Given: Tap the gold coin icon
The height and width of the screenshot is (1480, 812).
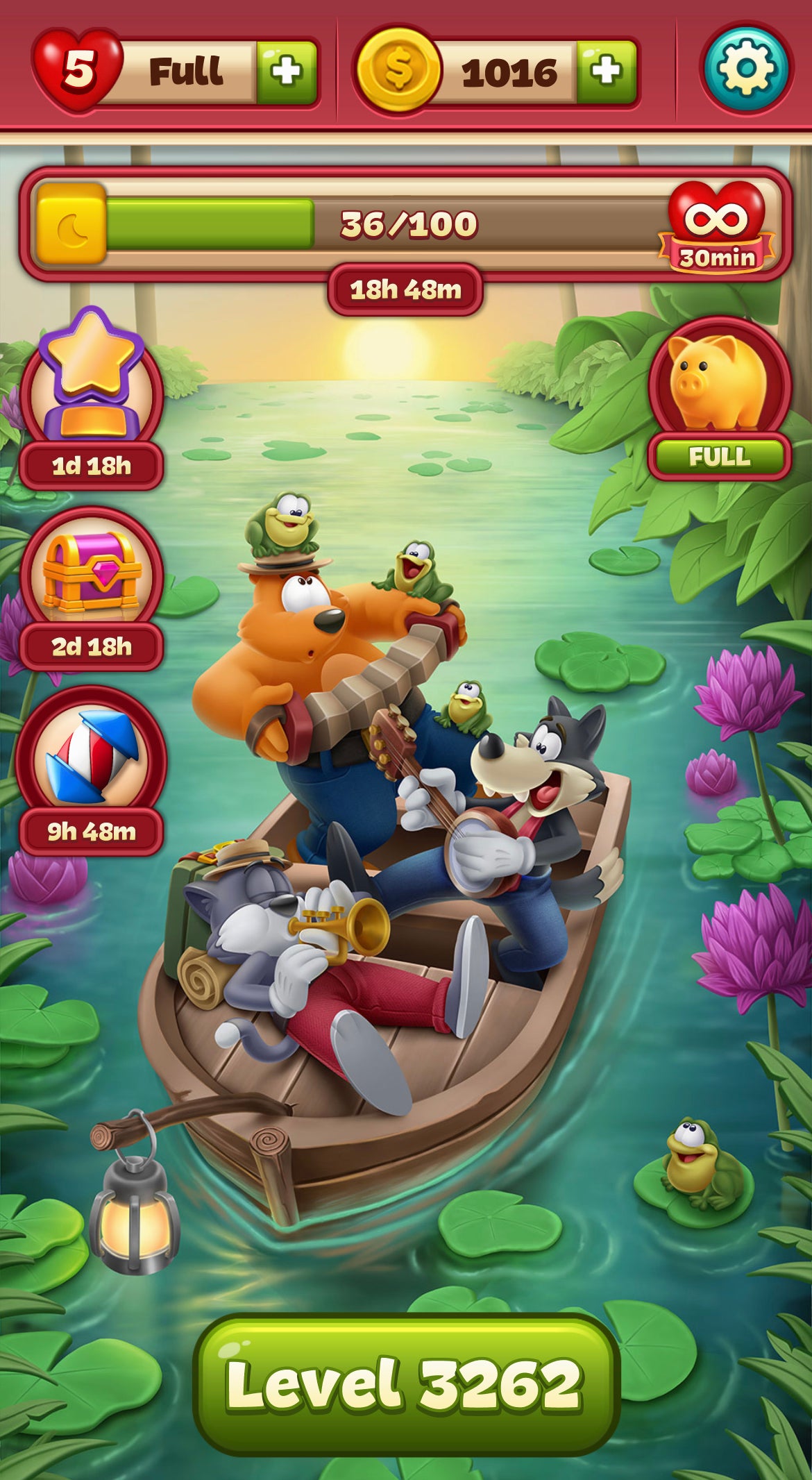Looking at the screenshot, I should (398, 69).
